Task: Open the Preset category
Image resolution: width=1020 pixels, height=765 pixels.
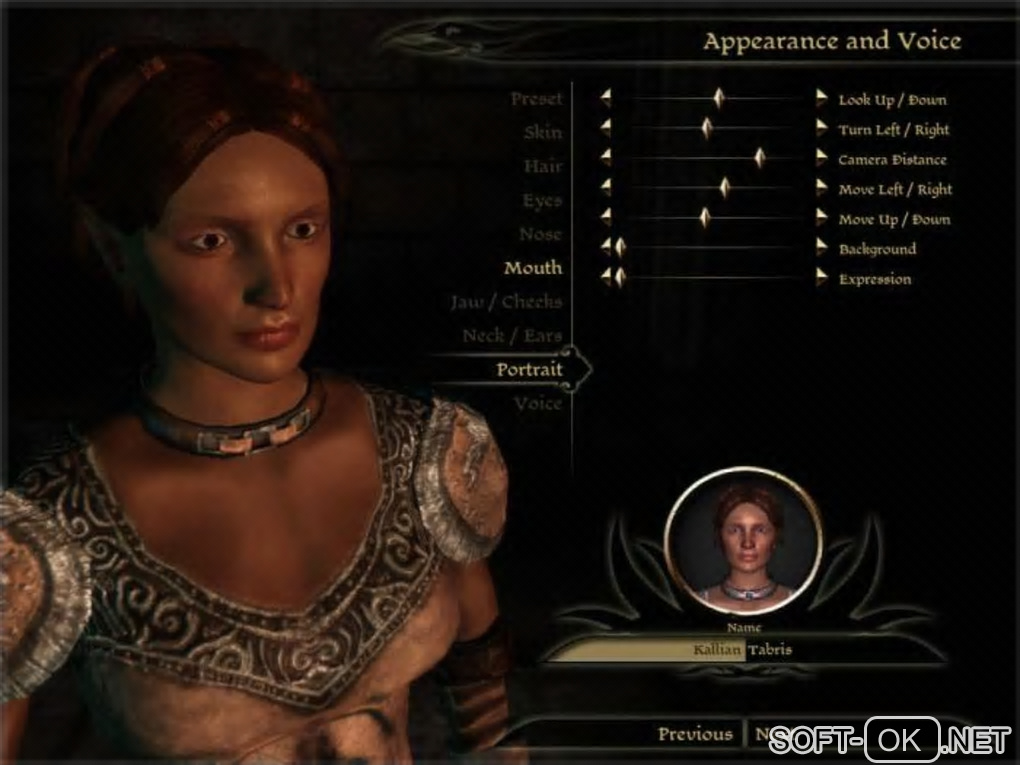Action: tap(536, 99)
